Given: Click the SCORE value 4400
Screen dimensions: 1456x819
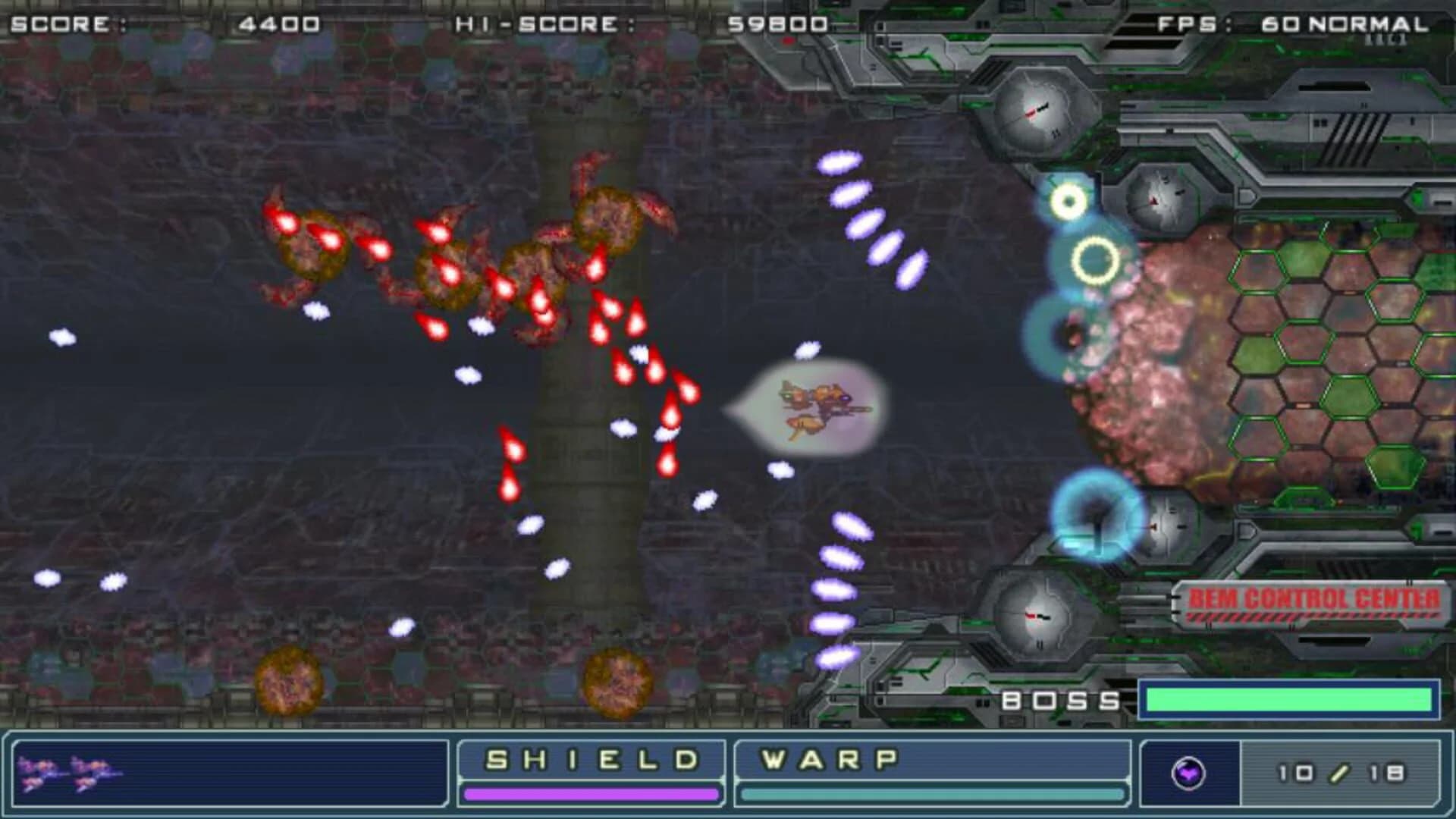Looking at the screenshot, I should pyautogui.click(x=281, y=23).
